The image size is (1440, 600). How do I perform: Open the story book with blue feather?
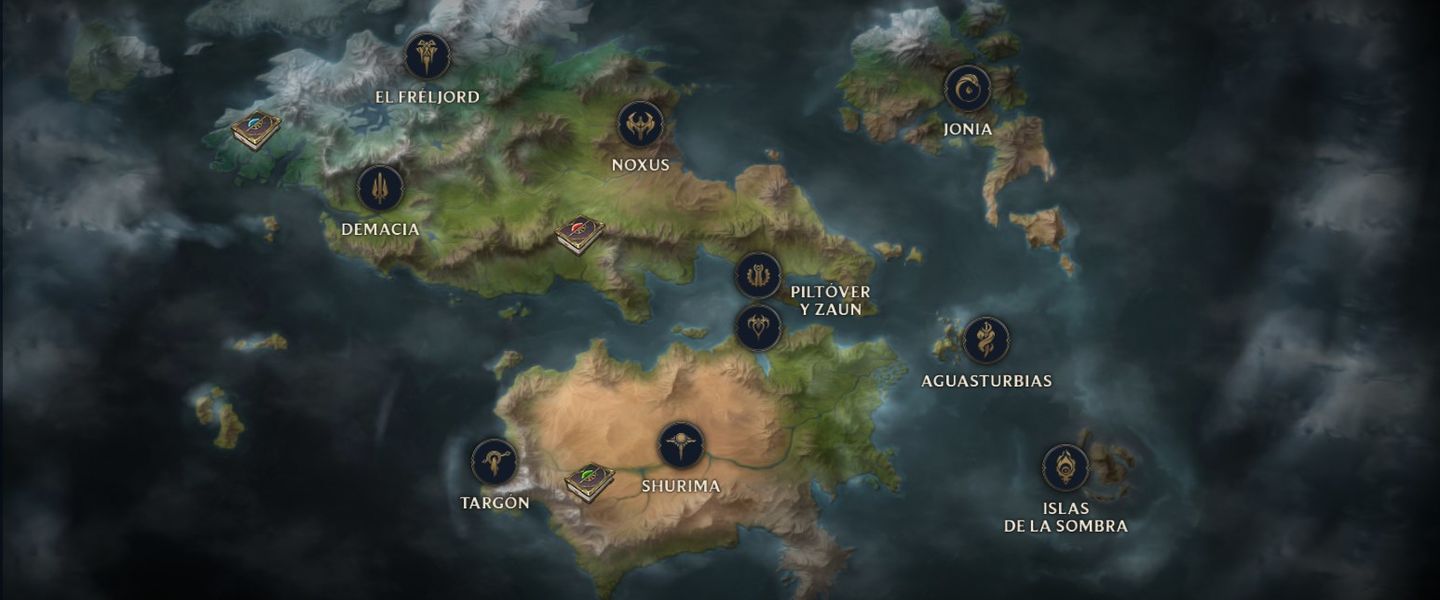(256, 130)
